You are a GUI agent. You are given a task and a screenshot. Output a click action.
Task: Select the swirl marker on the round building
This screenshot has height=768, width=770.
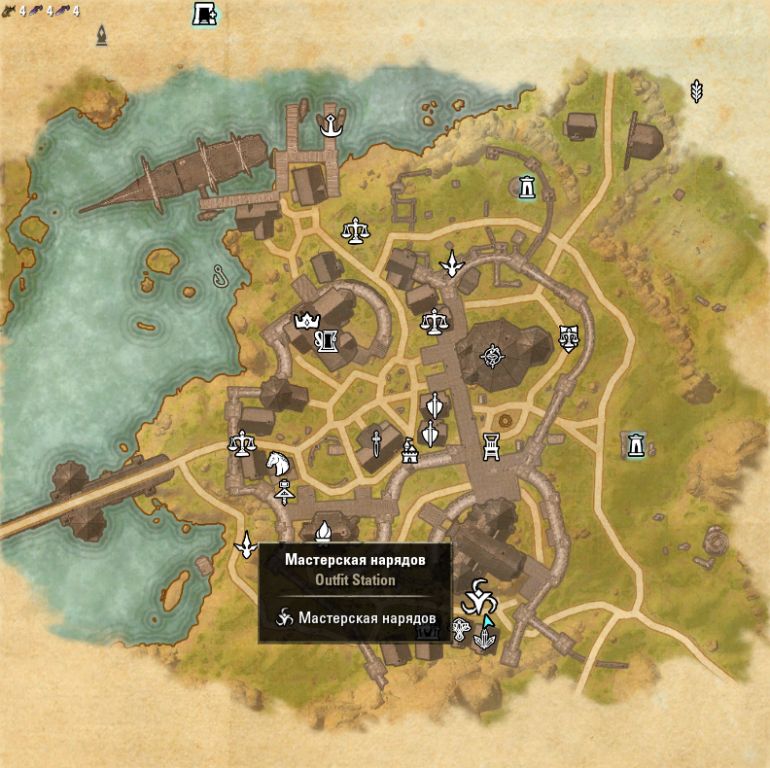(x=492, y=354)
